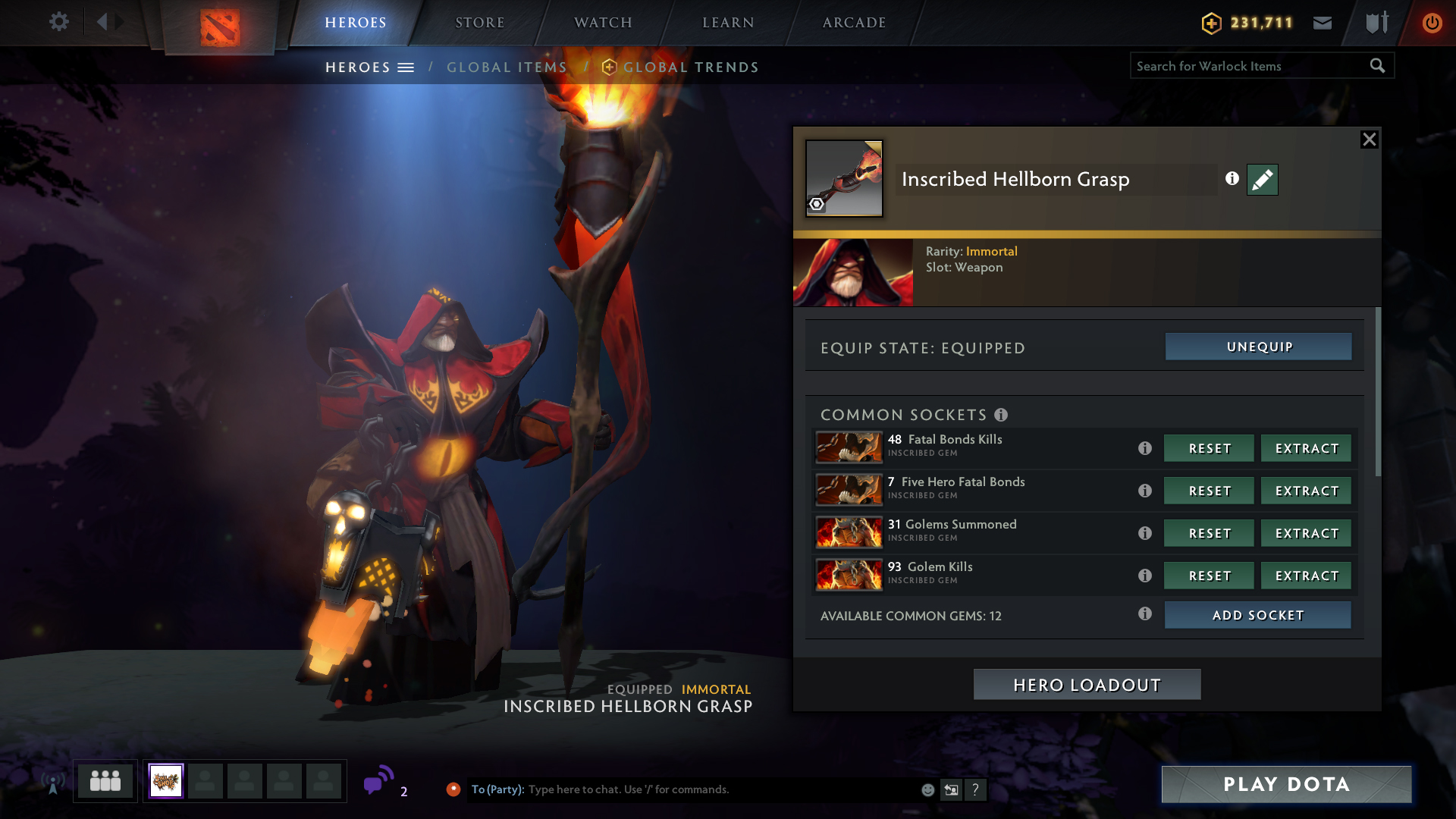Select the Arcade tab

pyautogui.click(x=854, y=23)
